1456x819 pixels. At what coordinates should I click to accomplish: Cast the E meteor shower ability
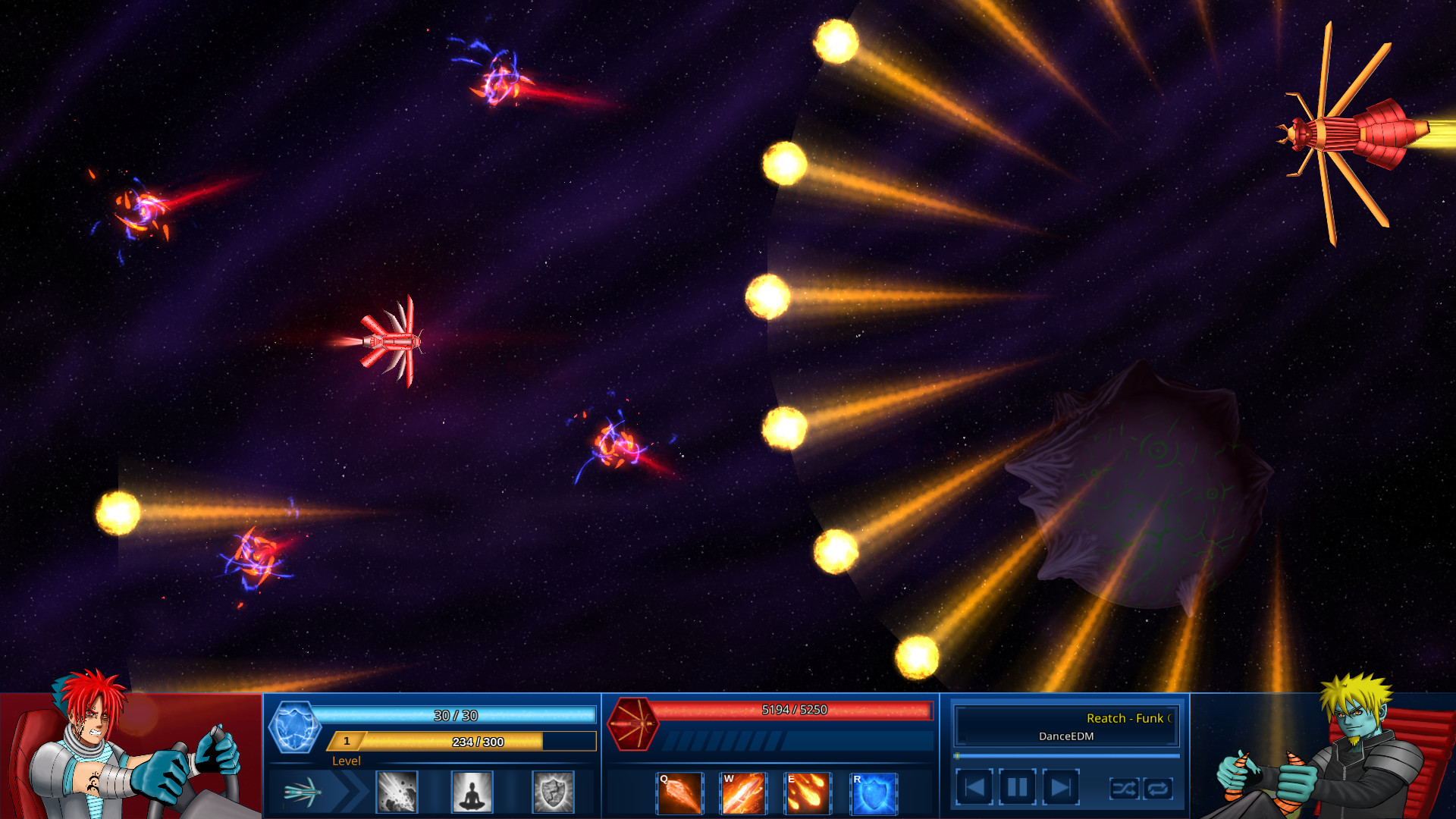coord(808,793)
